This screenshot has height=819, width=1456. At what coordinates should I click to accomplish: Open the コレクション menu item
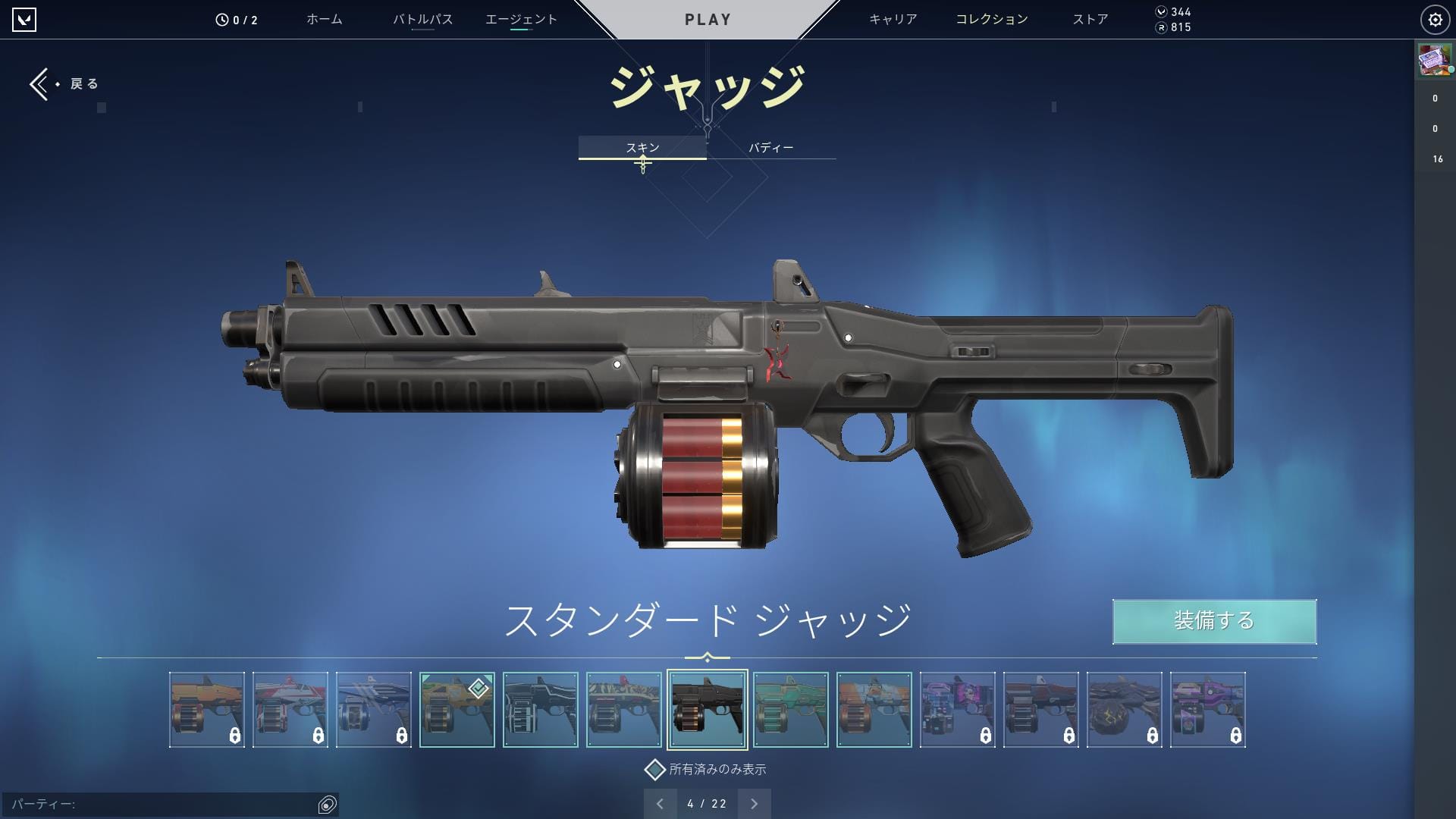[x=991, y=19]
